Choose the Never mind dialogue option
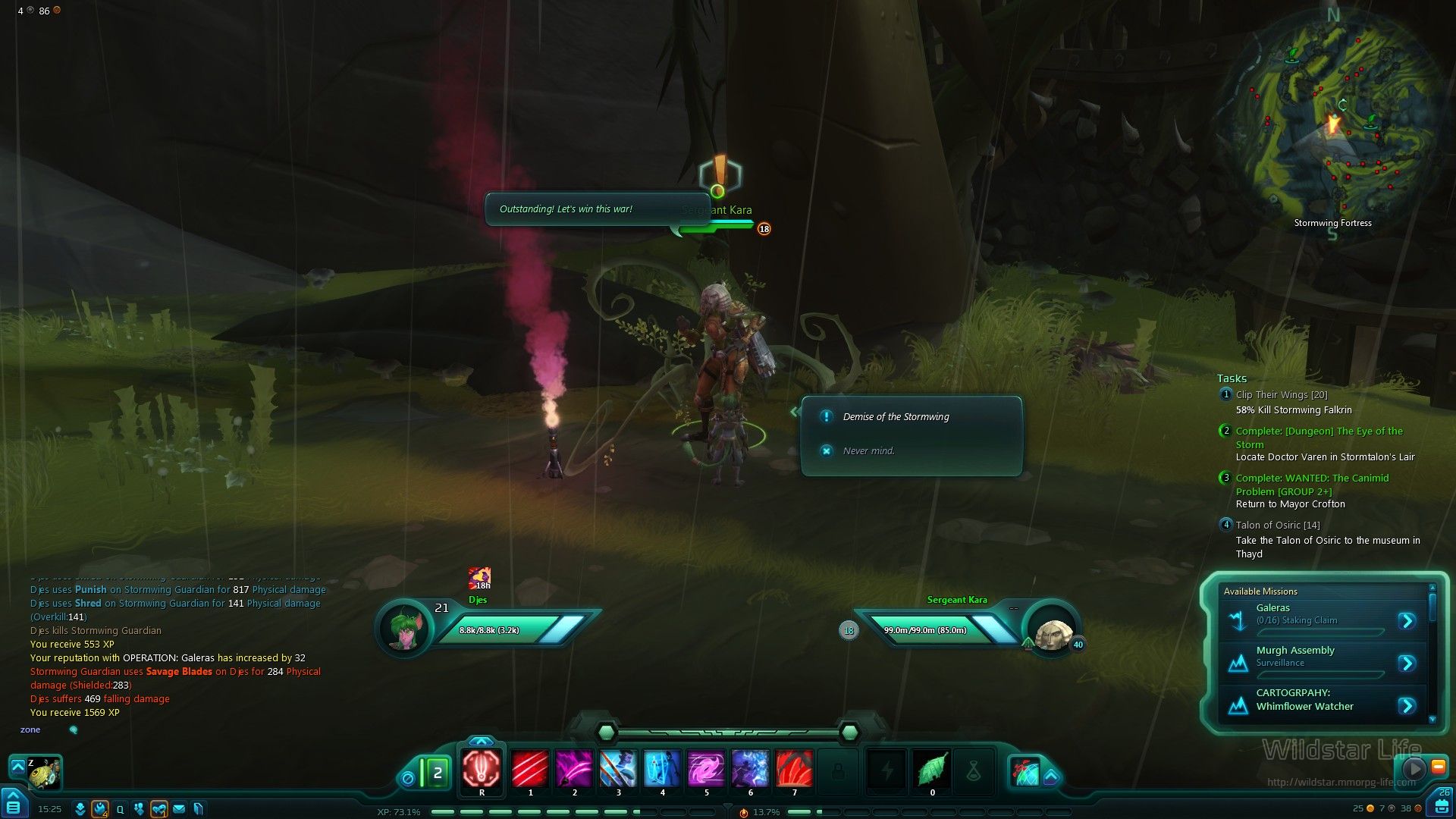Screen dimensions: 1456x819 868,451
